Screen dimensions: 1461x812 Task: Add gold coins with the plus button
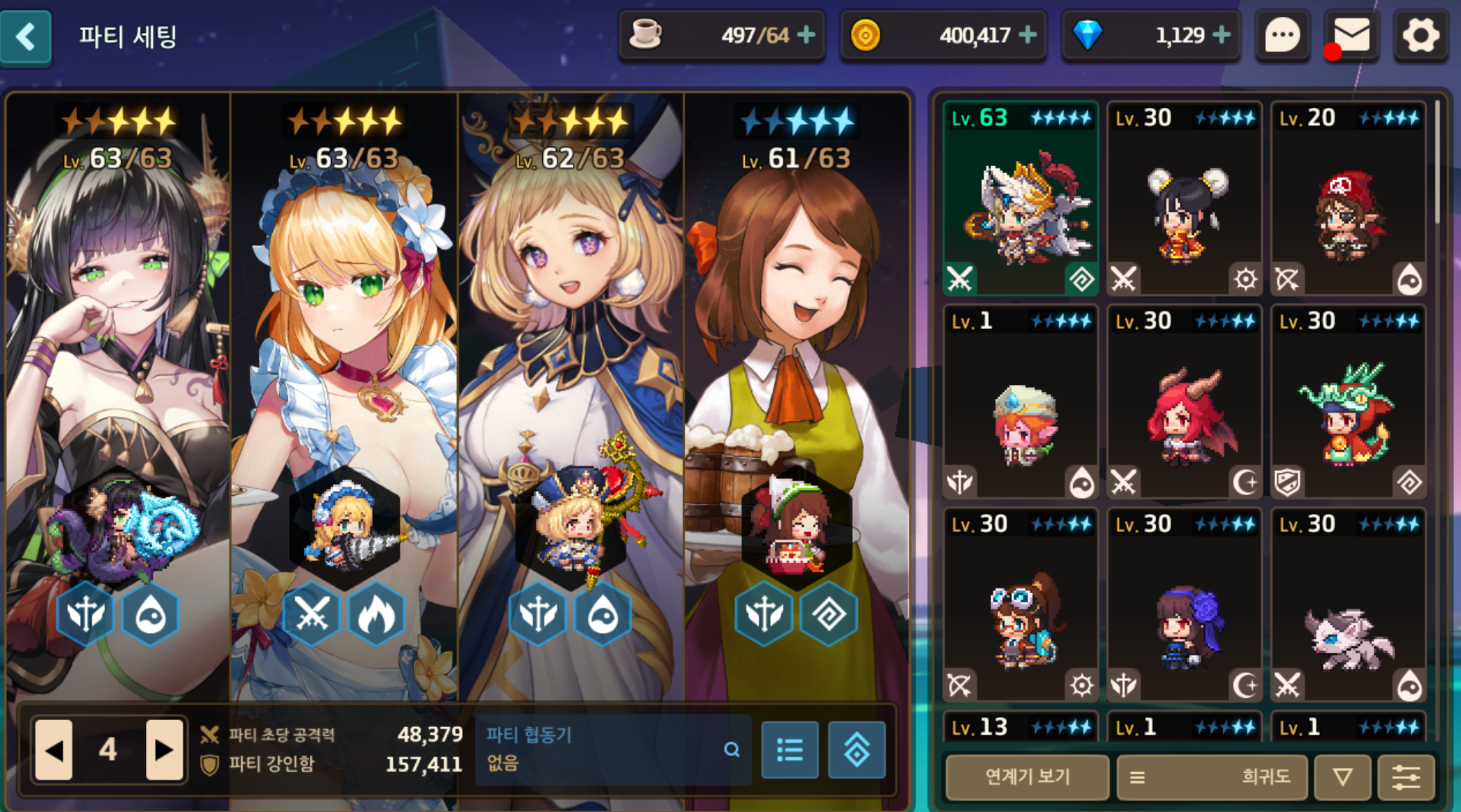(x=1028, y=34)
